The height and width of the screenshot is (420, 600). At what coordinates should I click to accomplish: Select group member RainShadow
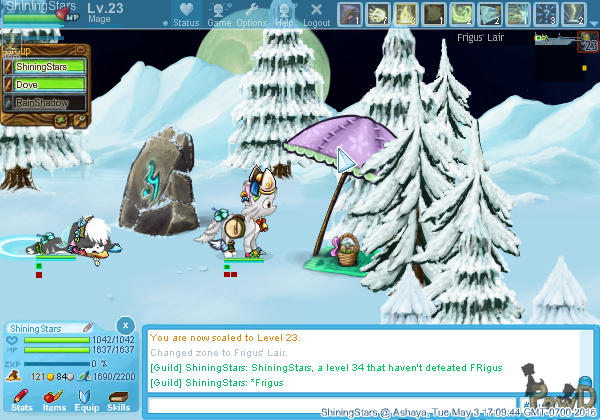click(48, 102)
